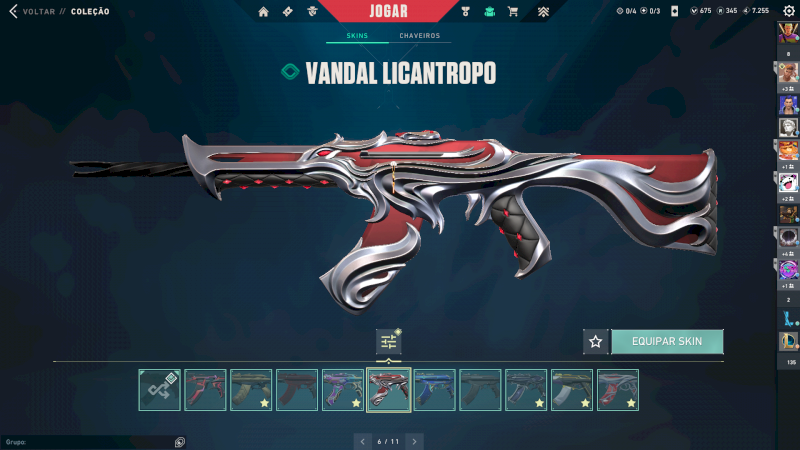Select the blue Vandal skin thumbnail
800x450 pixels.
pyautogui.click(x=435, y=390)
